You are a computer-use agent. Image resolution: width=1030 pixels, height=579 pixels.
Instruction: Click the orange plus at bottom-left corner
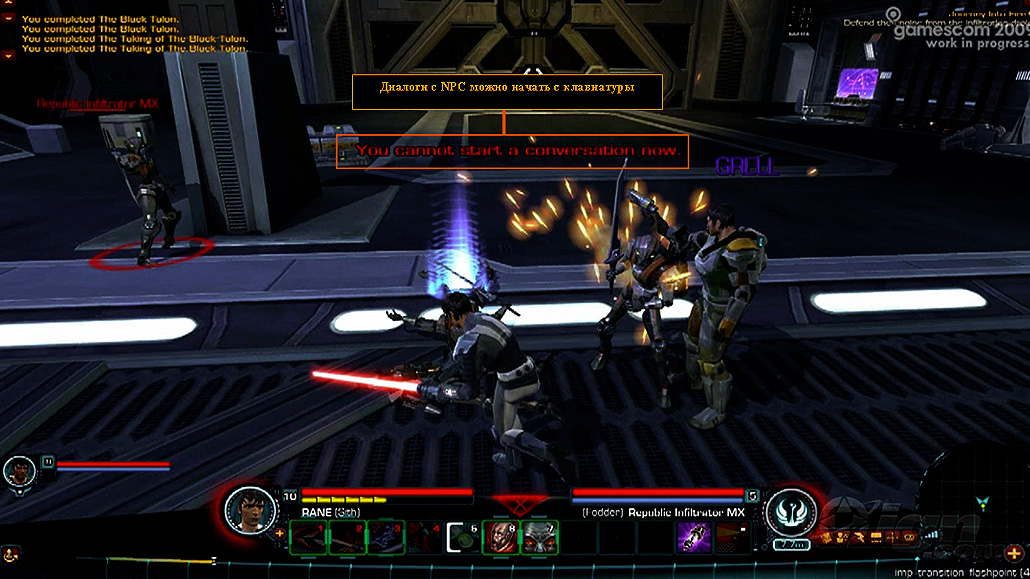click(12, 552)
